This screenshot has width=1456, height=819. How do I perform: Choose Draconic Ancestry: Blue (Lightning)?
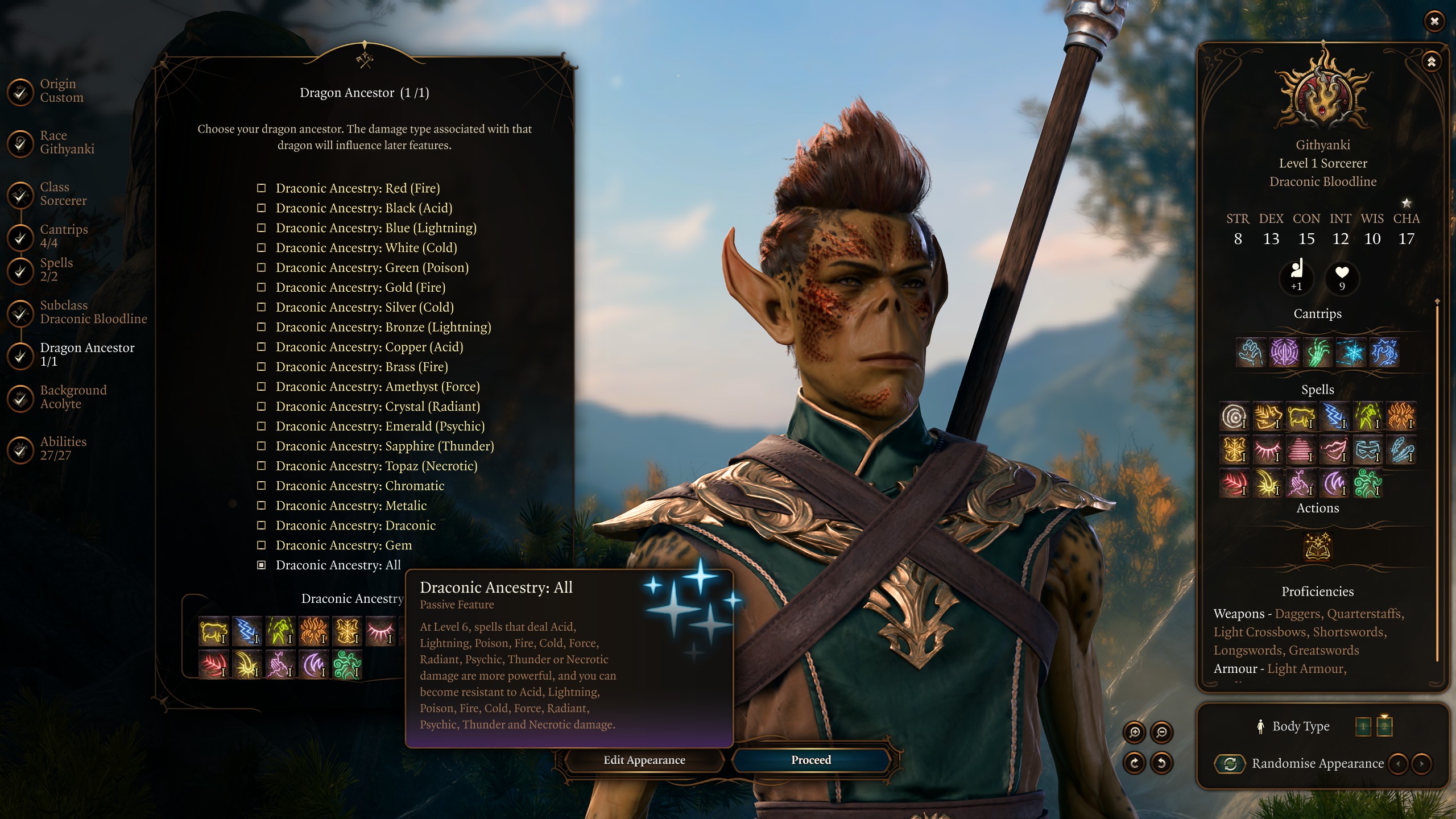point(375,228)
